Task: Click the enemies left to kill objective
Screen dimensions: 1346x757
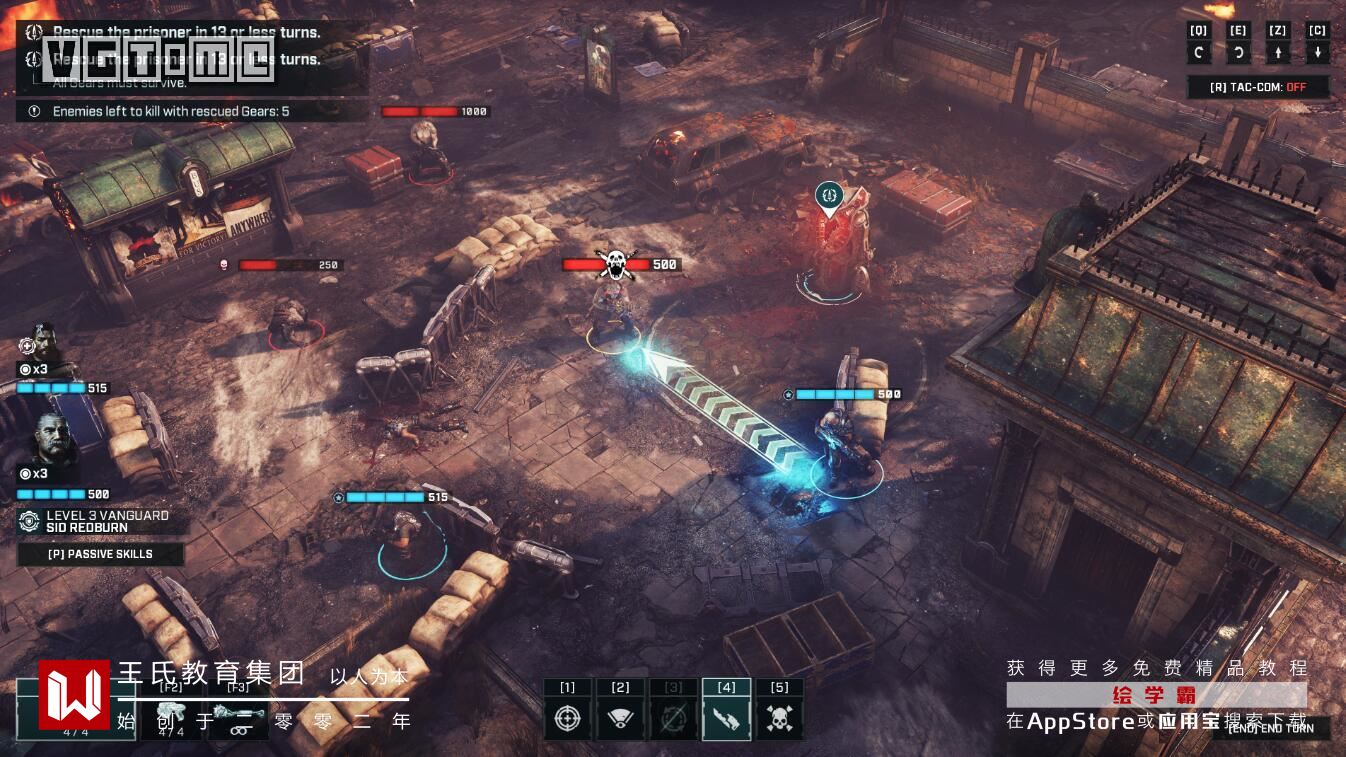Action: 170,111
